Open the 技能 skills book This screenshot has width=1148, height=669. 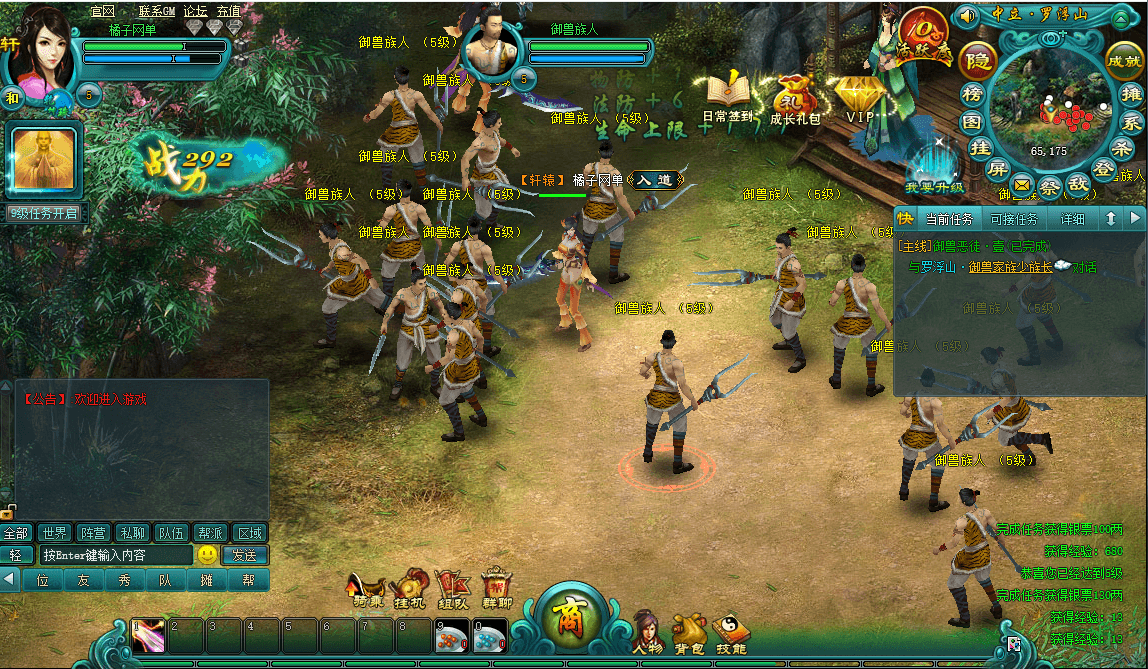(x=731, y=630)
